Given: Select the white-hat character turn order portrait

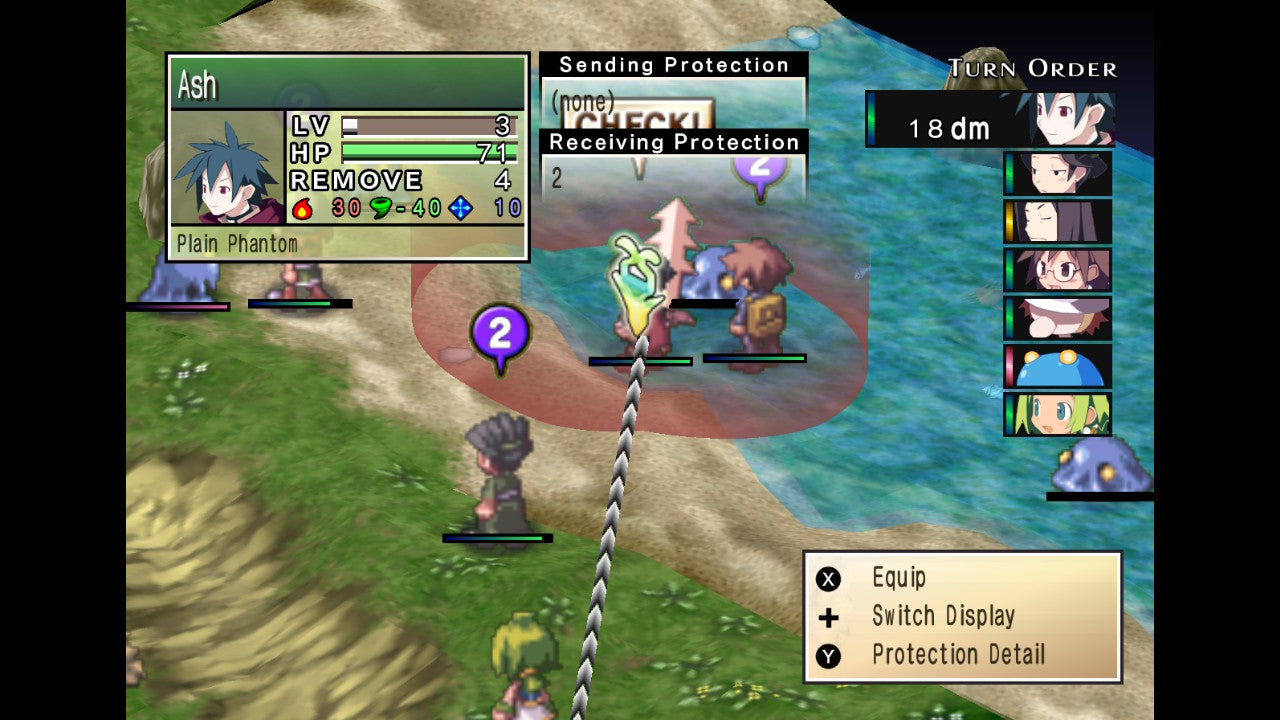Looking at the screenshot, I should pos(1060,318).
